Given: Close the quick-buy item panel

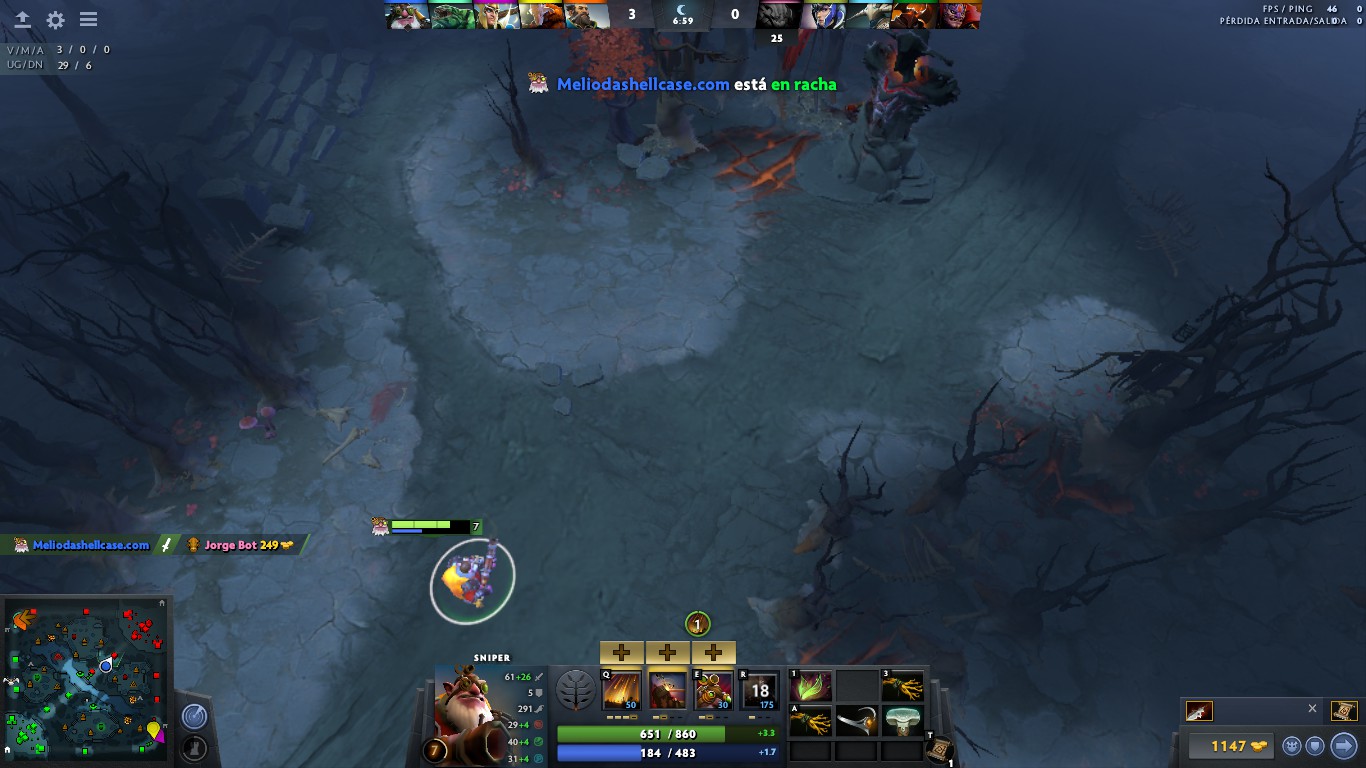Looking at the screenshot, I should pos(1312,708).
